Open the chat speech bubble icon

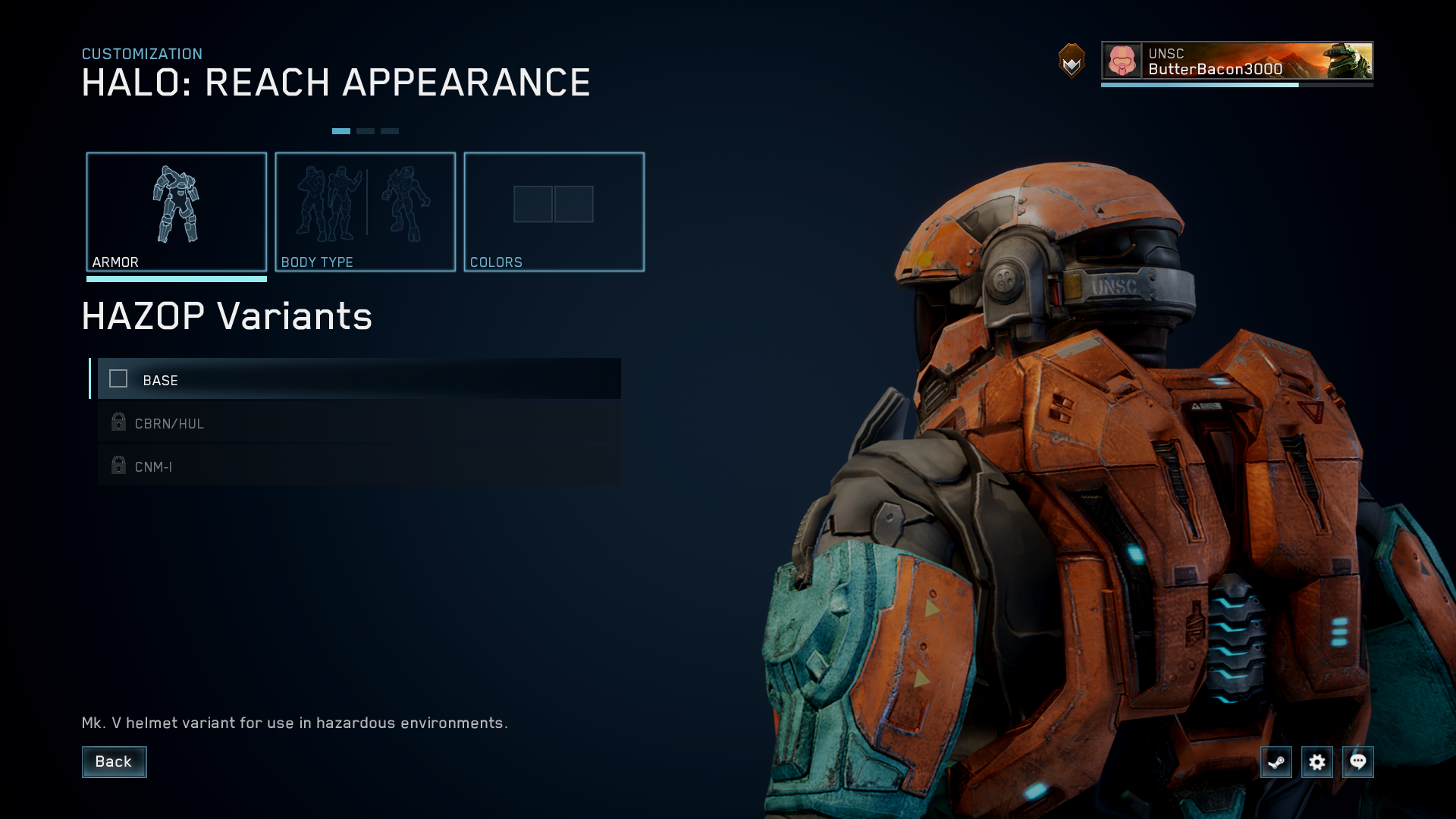coord(1358,763)
